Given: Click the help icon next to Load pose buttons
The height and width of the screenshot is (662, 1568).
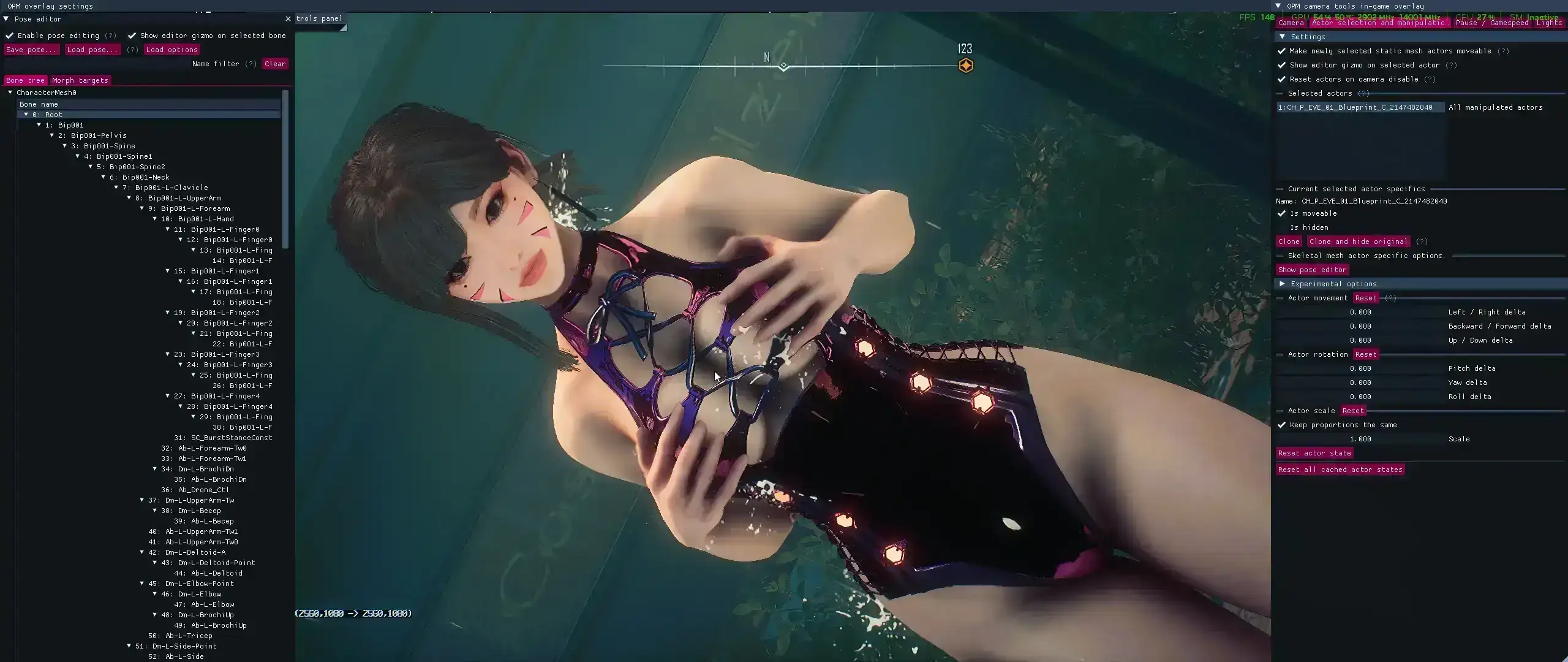Looking at the screenshot, I should (x=133, y=50).
